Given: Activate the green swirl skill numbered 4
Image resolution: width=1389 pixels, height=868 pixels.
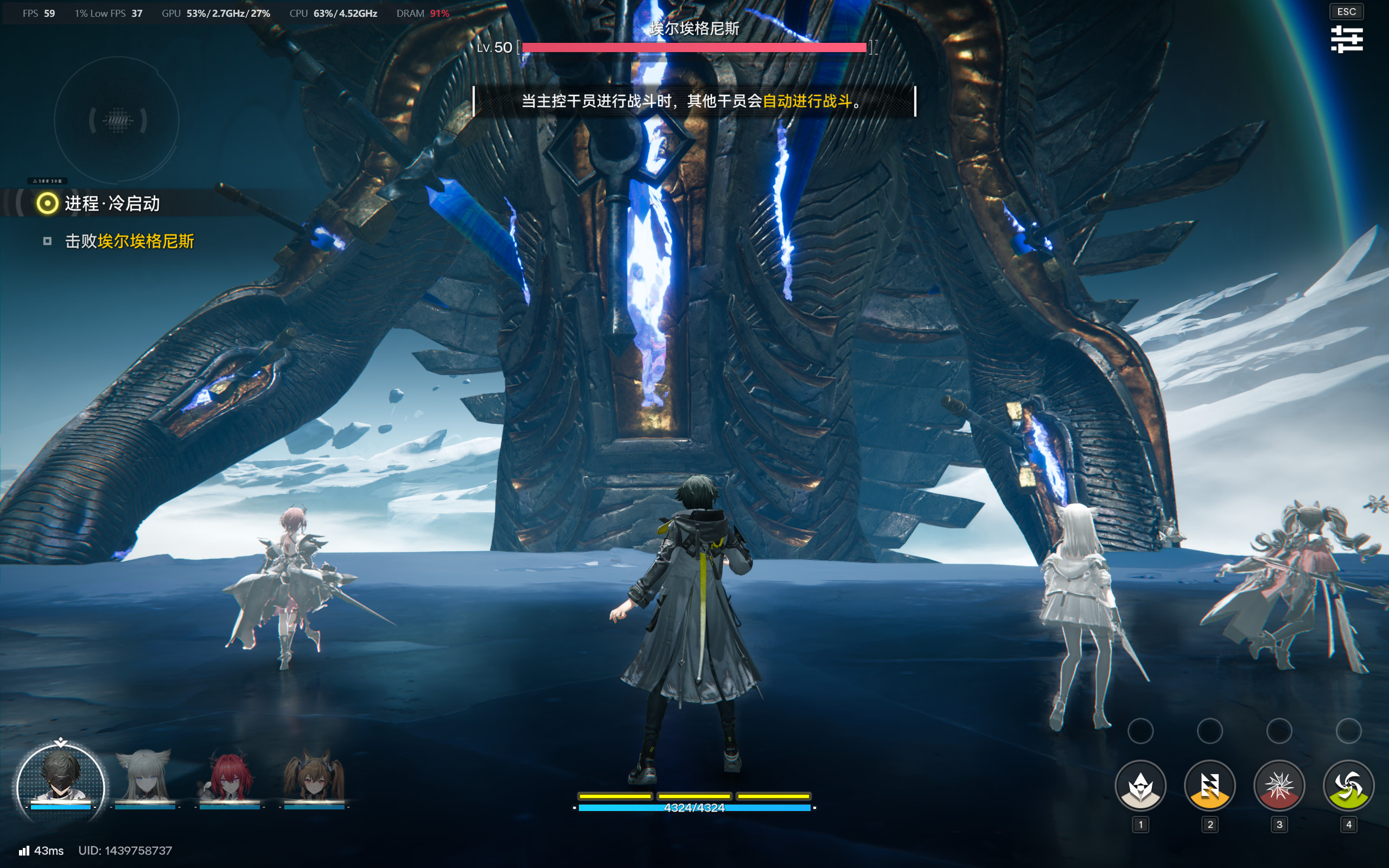Looking at the screenshot, I should 1348,786.
